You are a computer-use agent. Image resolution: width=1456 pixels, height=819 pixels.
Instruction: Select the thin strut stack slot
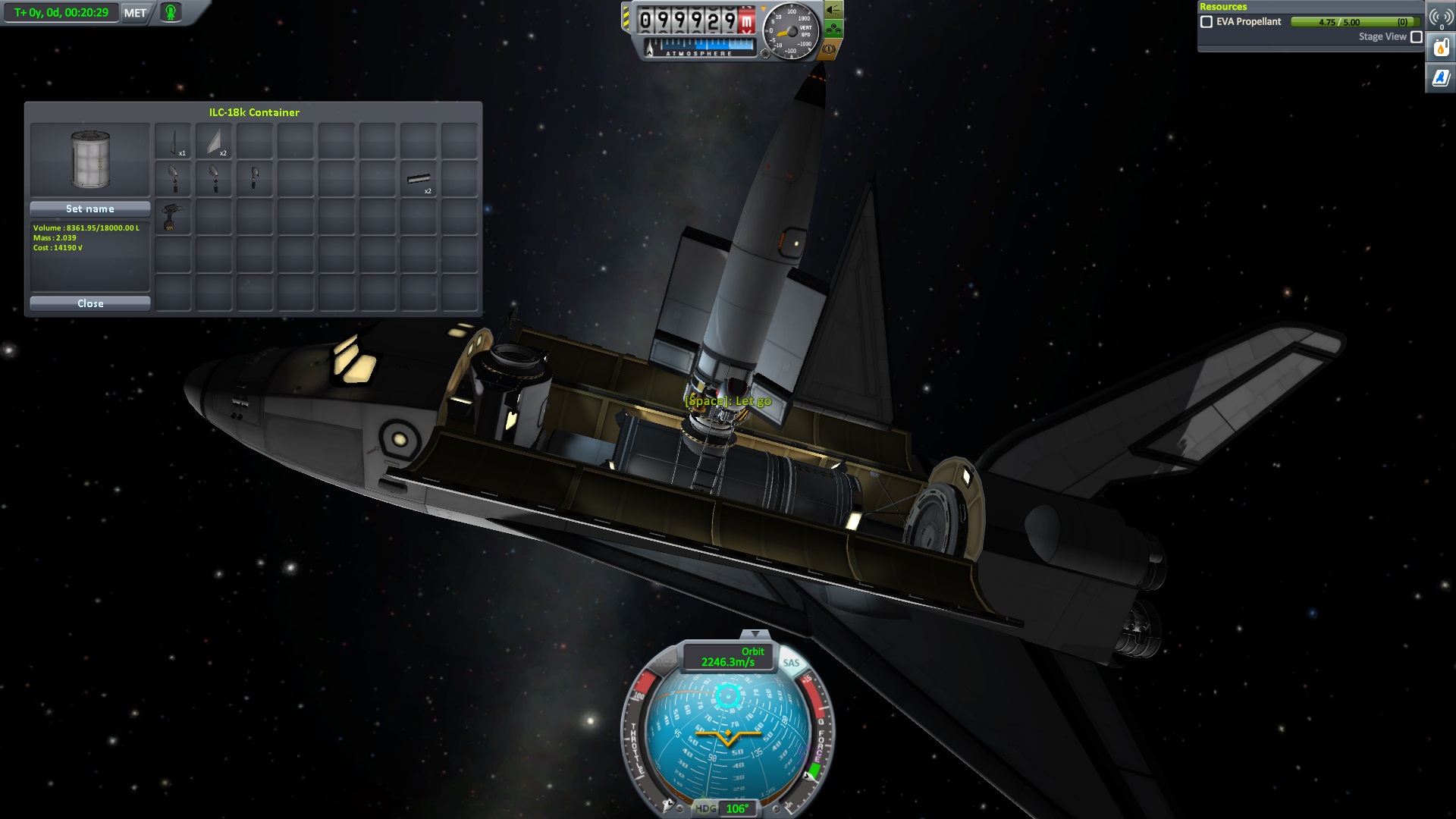[x=173, y=141]
